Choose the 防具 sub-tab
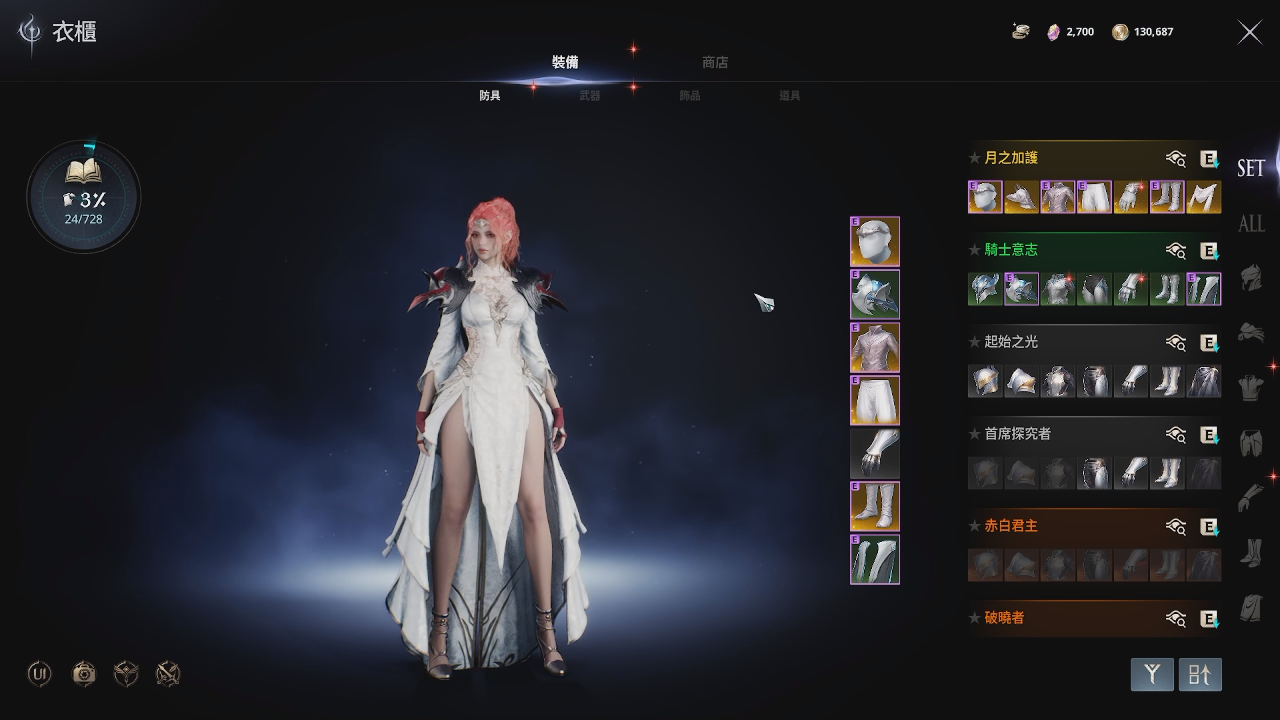 click(490, 96)
